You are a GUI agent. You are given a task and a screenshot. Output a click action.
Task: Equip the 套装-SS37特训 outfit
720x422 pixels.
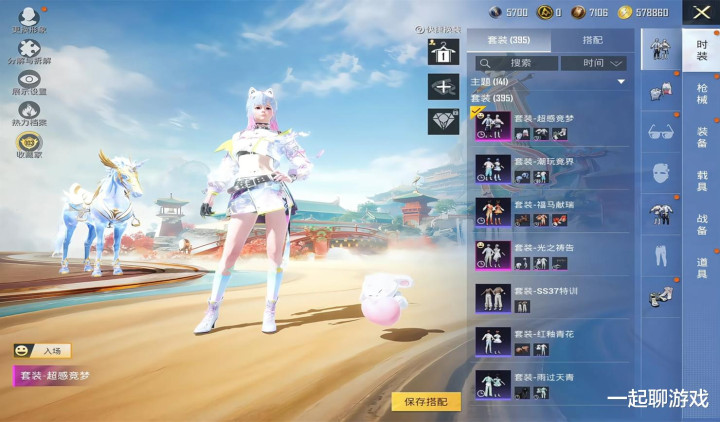[x=550, y=298]
